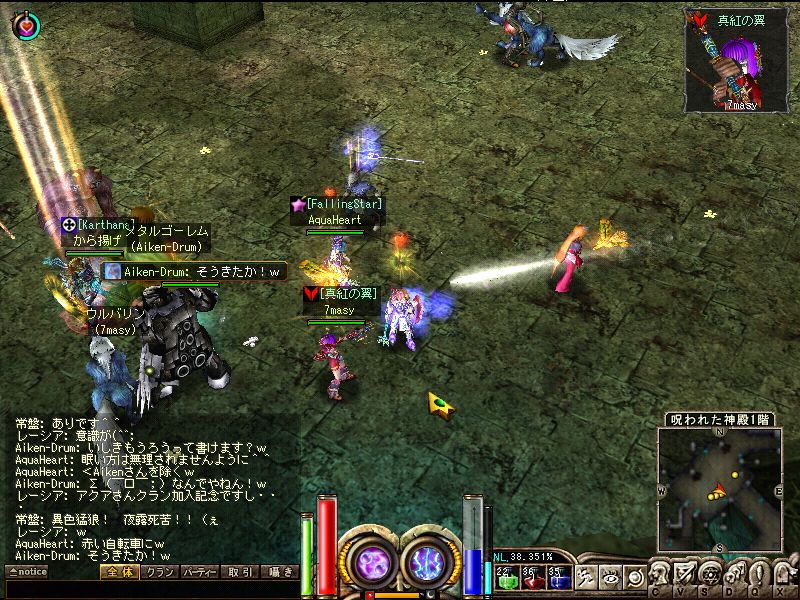
Task: Choose the 囁き whisper tab
Action: point(279,572)
